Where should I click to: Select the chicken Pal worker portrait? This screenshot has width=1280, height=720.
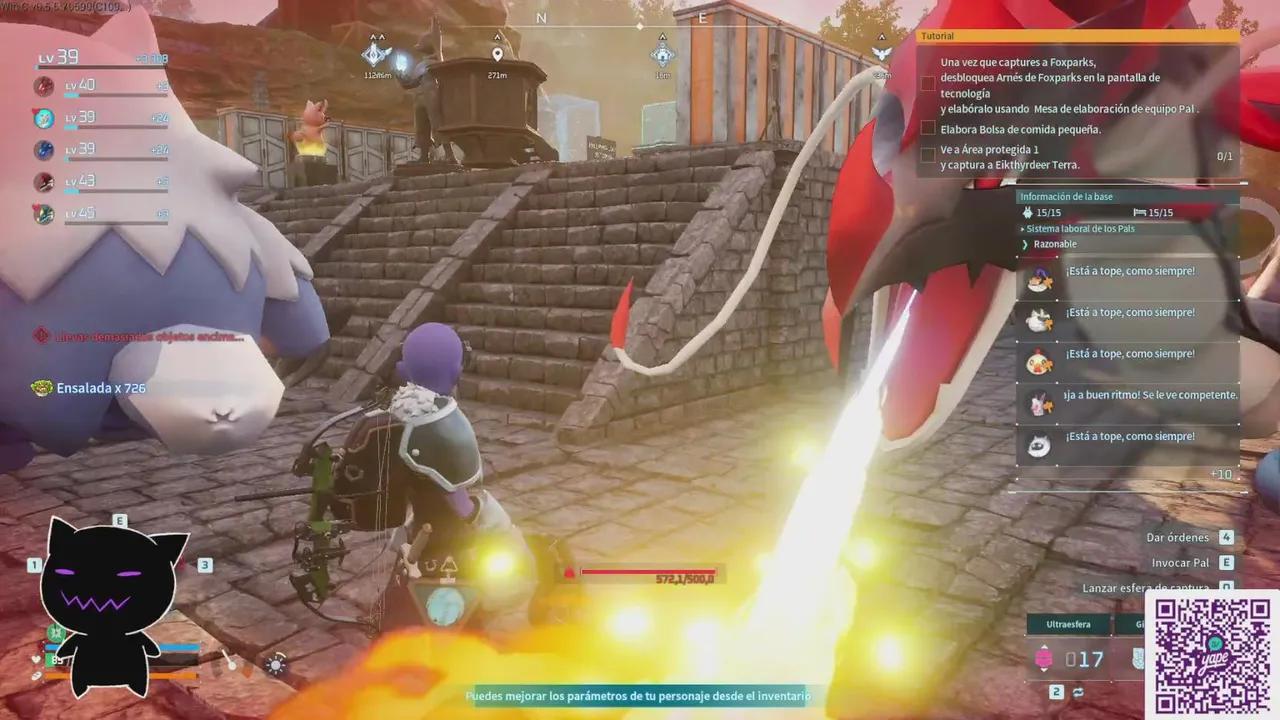pos(1038,353)
